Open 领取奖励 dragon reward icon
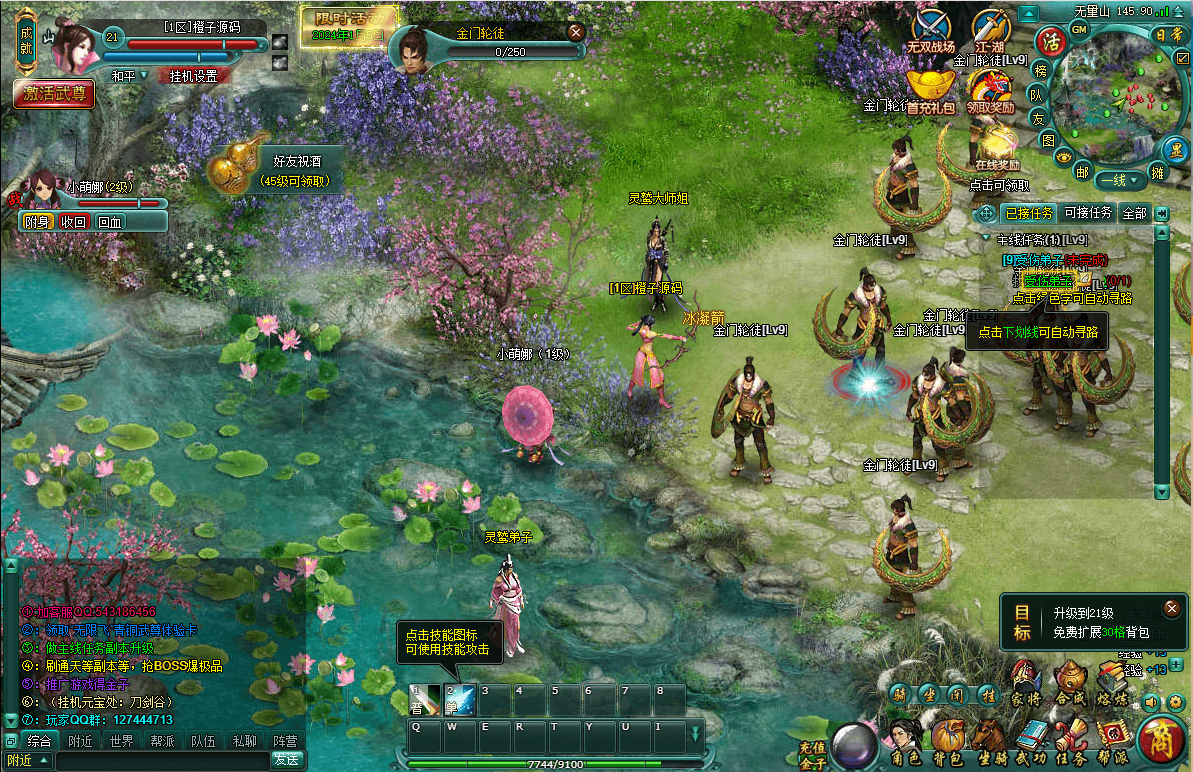1193x772 pixels. 990,90
